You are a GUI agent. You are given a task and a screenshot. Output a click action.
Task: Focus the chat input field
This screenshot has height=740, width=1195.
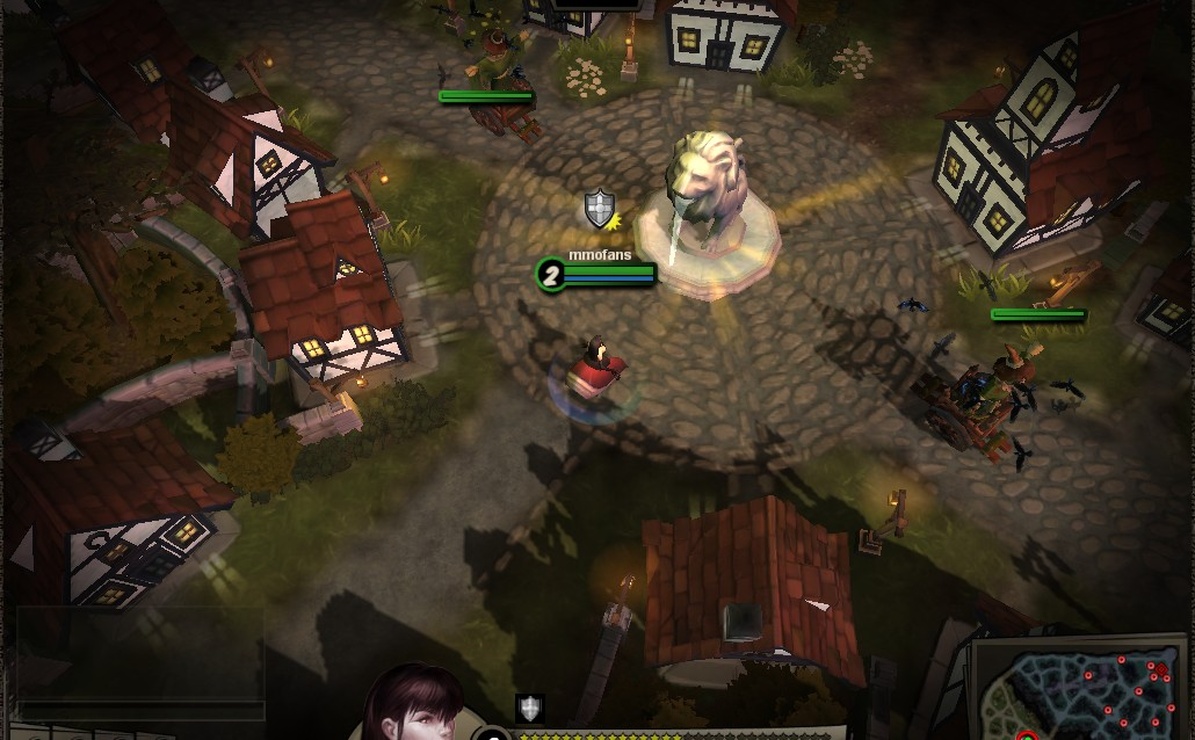pos(140,711)
